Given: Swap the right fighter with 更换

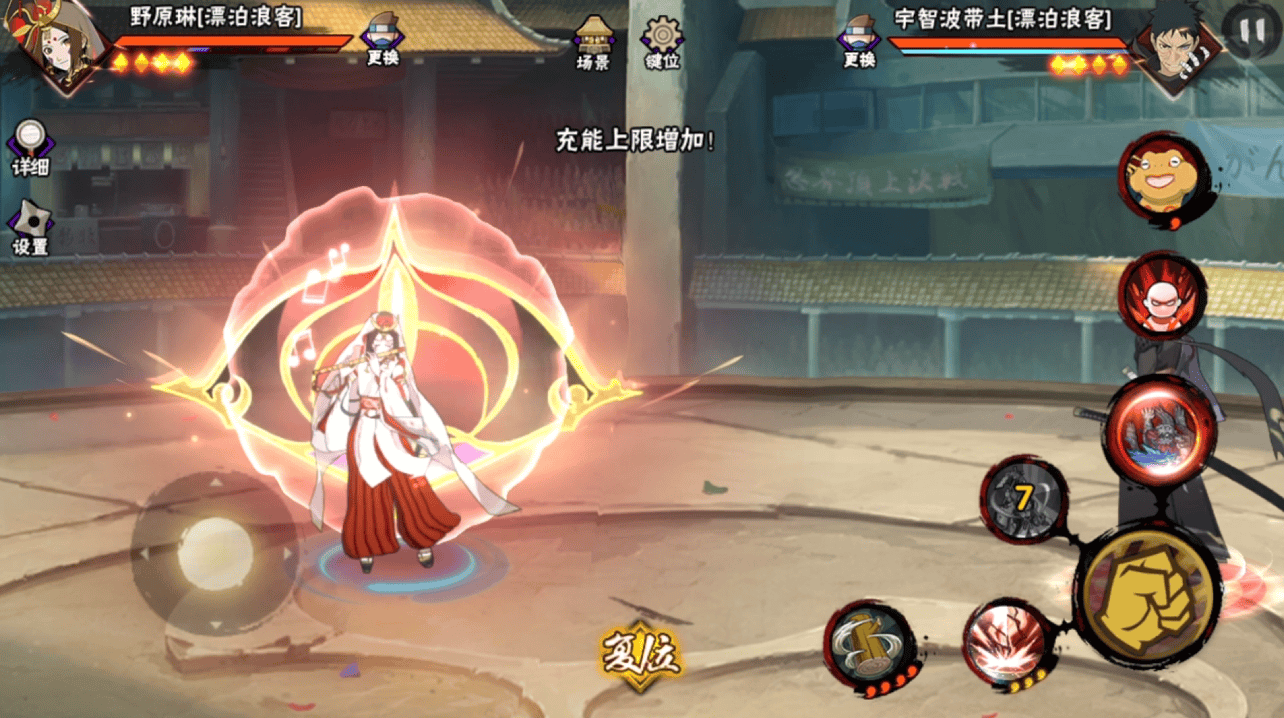Looking at the screenshot, I should coord(859,39).
